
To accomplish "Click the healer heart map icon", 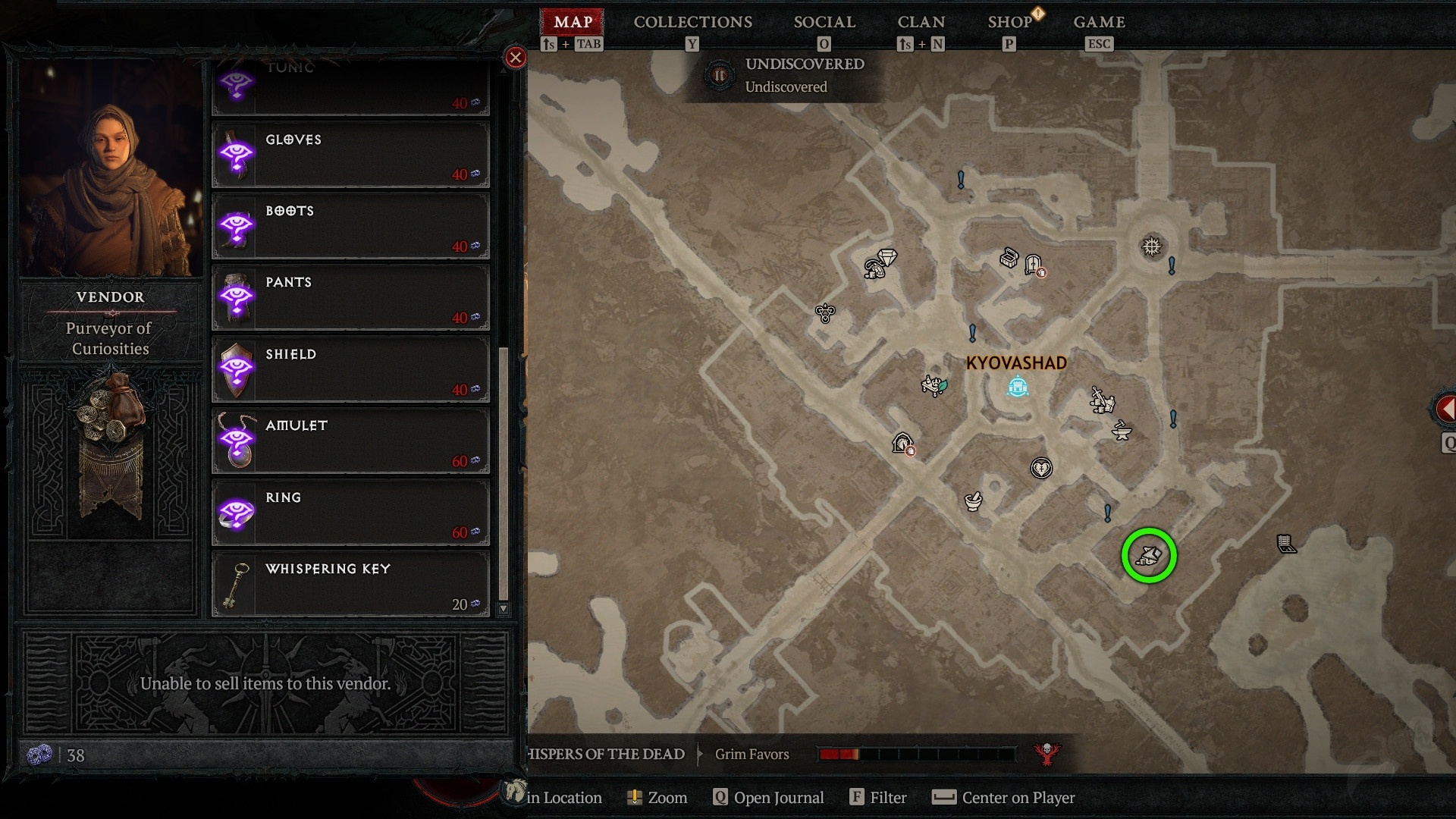I will click(x=1041, y=468).
